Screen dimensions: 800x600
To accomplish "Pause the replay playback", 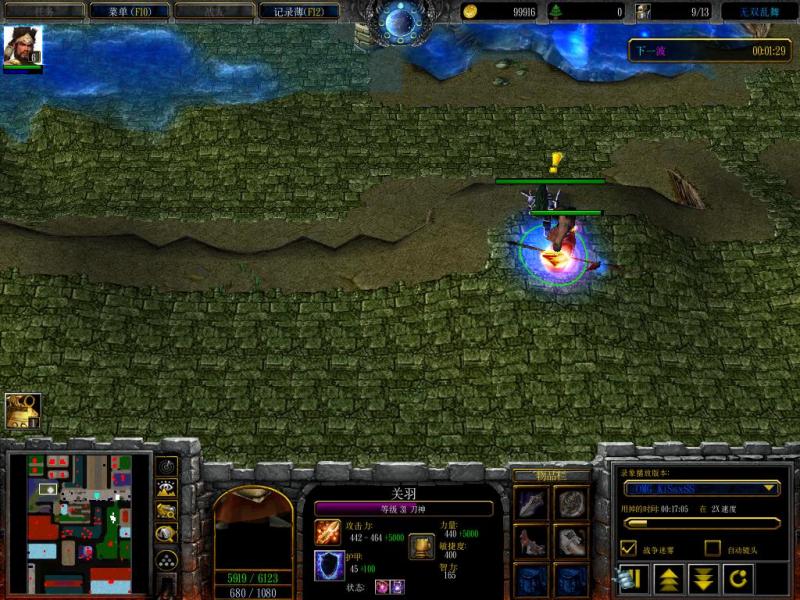I will 633,579.
